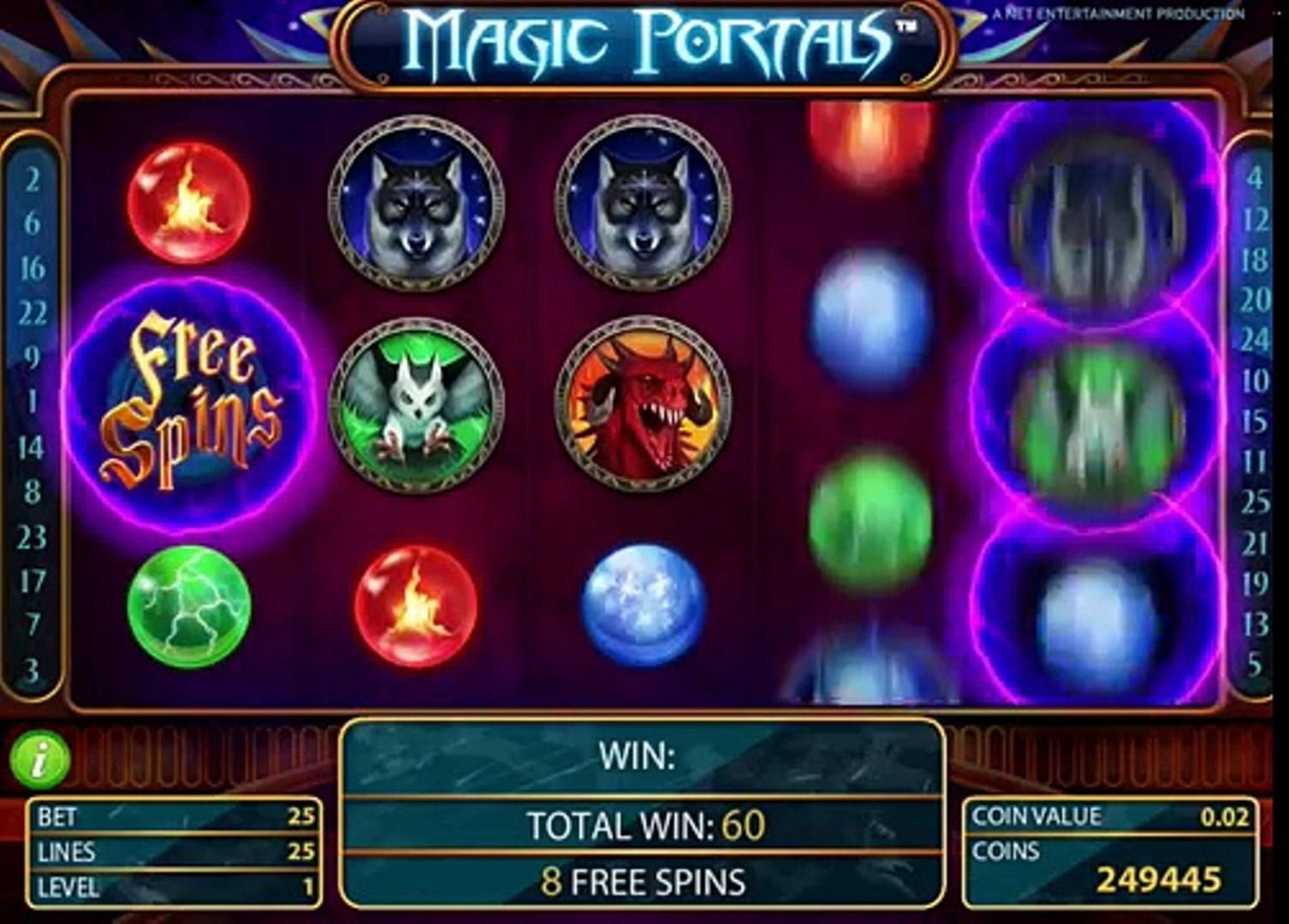Select payline number 16 marker
1289x924 pixels.
point(33,269)
